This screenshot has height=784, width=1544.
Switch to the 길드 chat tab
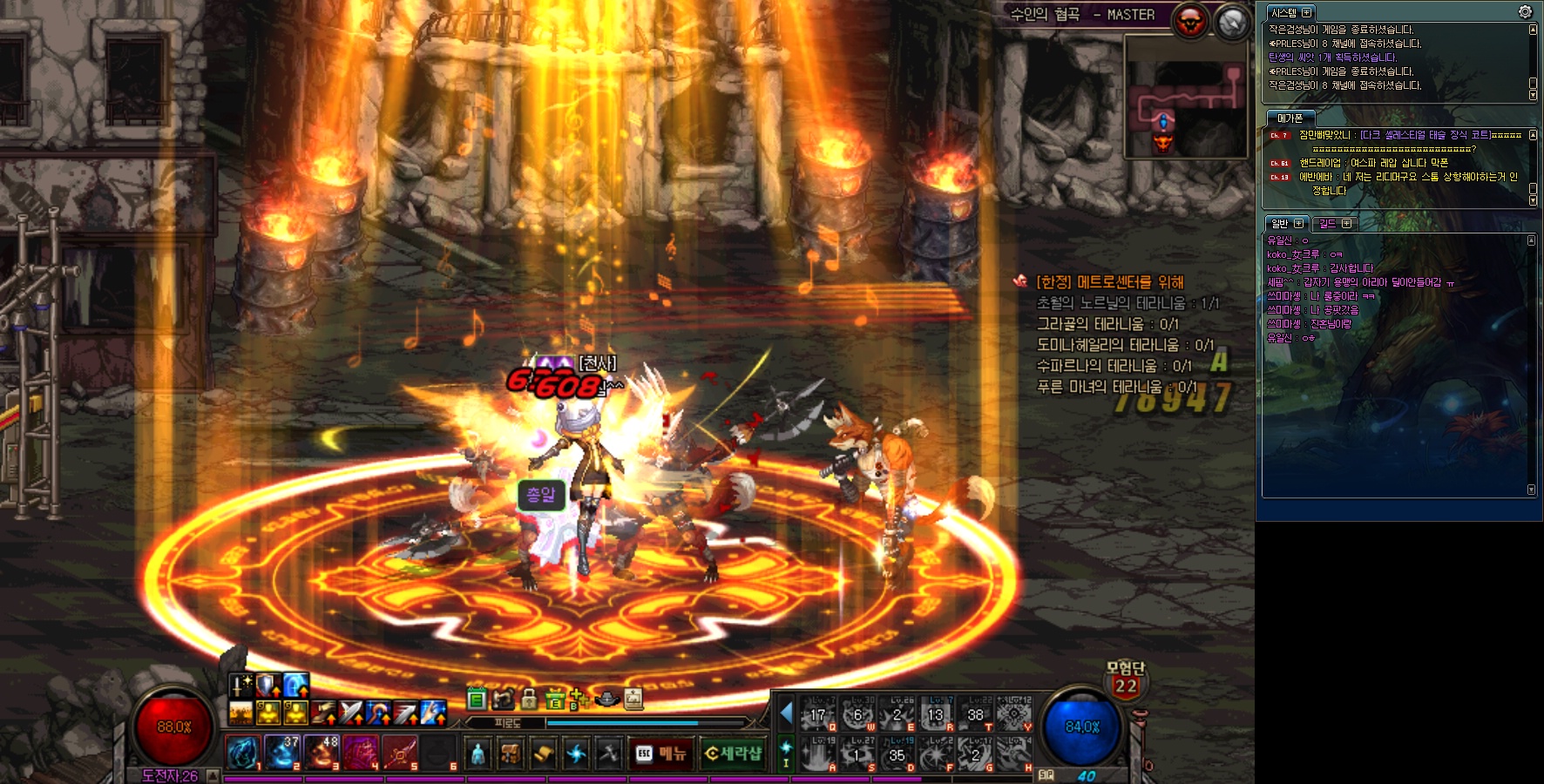point(1333,224)
